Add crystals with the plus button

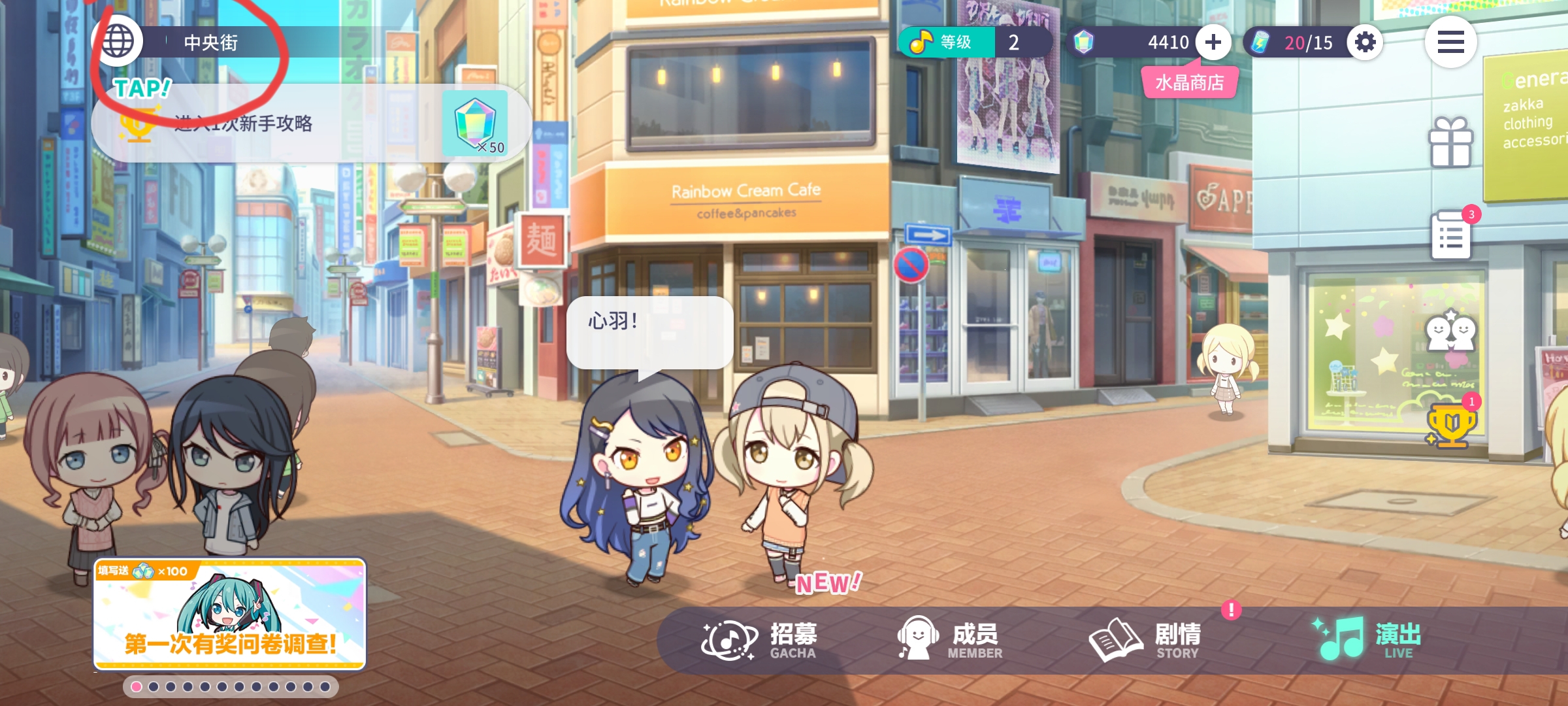[x=1213, y=42]
